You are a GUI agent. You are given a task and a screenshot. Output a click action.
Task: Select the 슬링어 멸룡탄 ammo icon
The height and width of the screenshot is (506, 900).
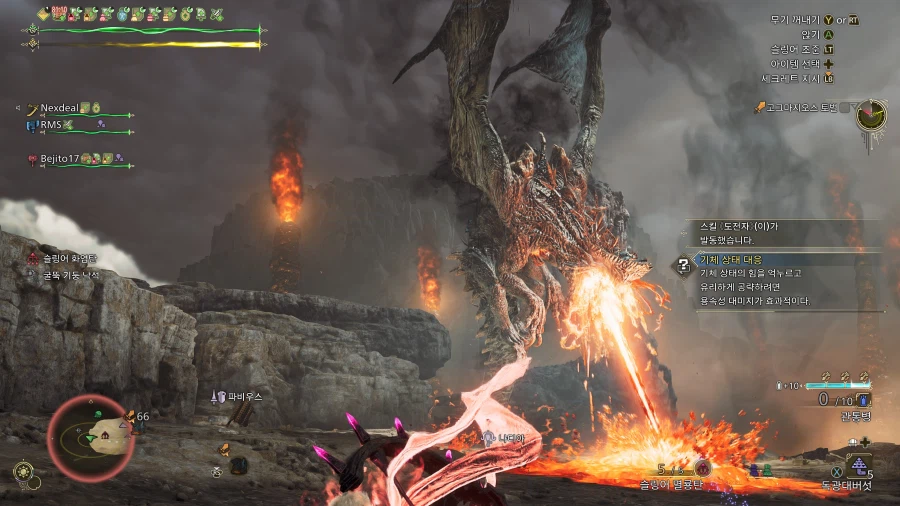[703, 468]
